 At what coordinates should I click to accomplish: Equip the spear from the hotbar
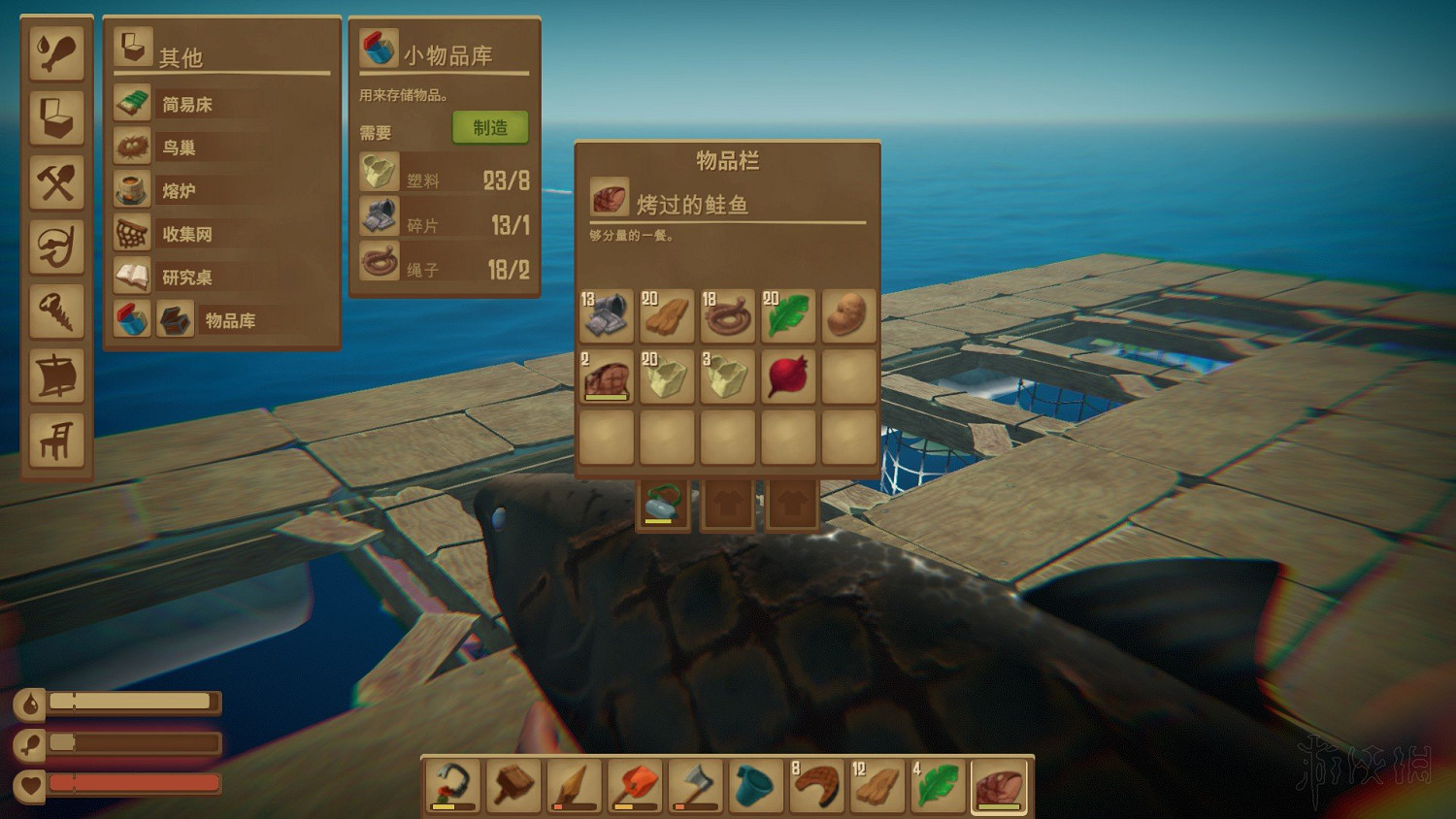pos(573,784)
